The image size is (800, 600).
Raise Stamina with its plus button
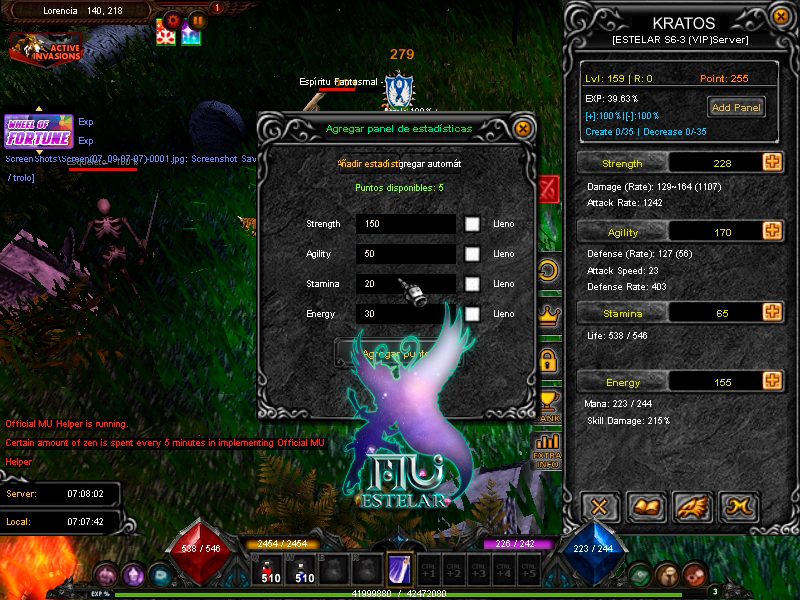[772, 312]
